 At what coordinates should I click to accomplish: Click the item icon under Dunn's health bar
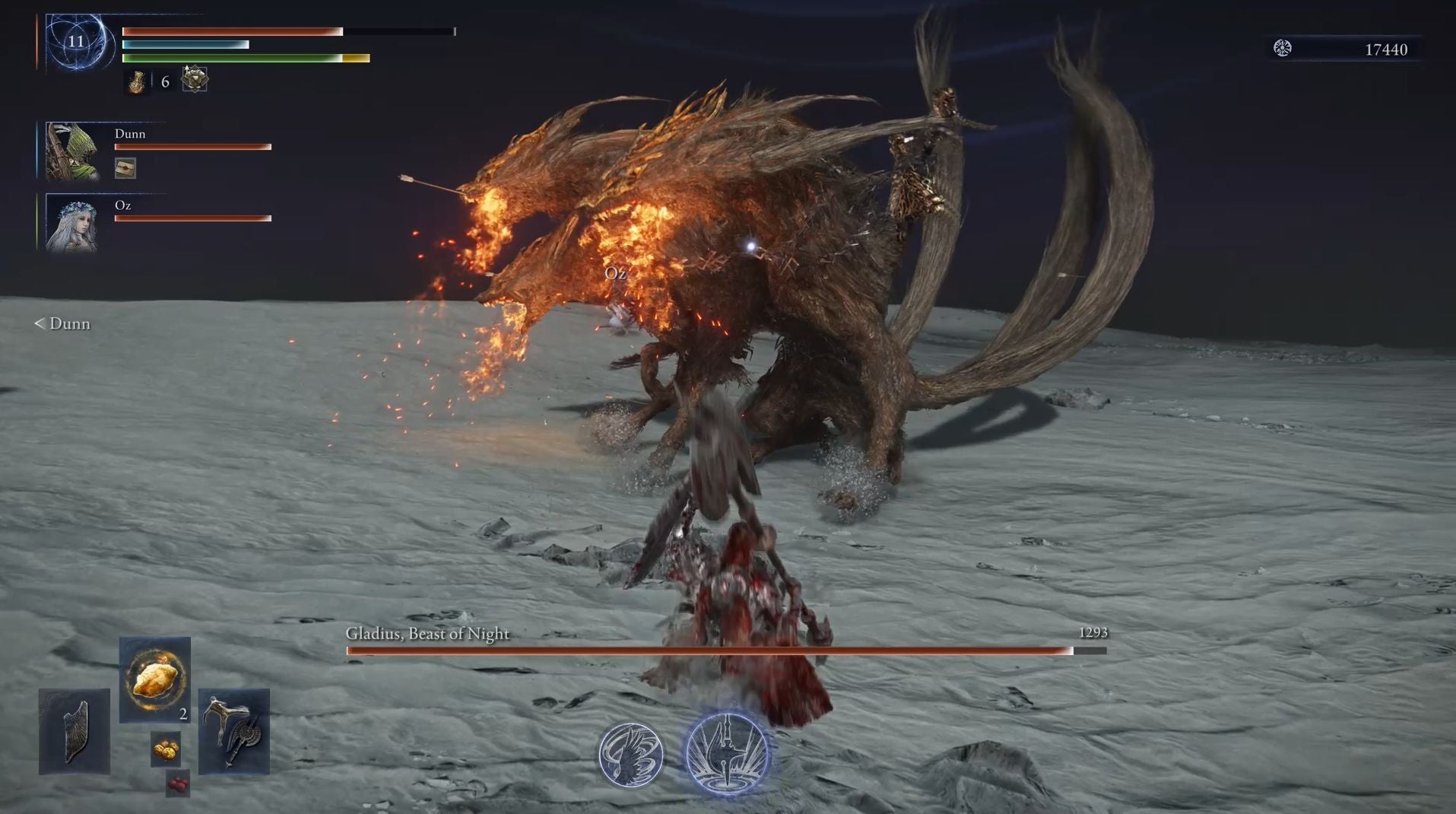[x=125, y=168]
